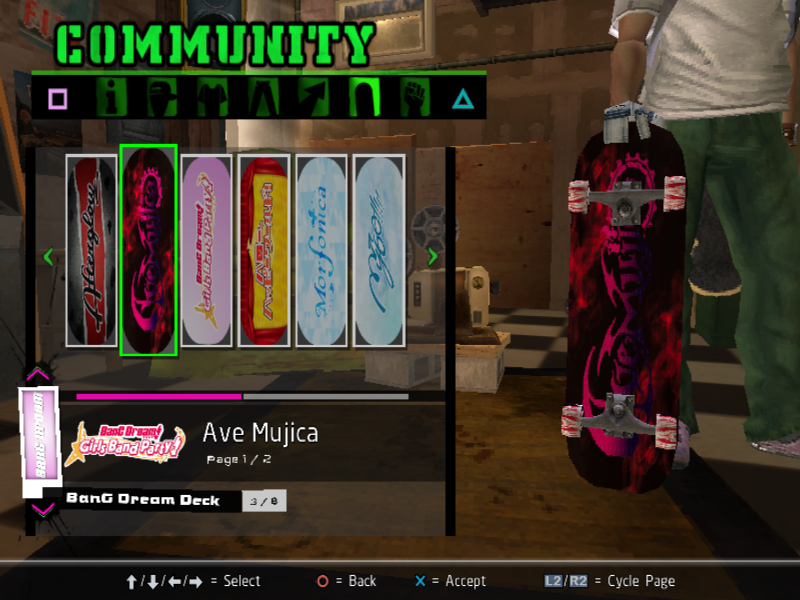Switch to the head with cap tab
The height and width of the screenshot is (600, 800).
[x=162, y=98]
